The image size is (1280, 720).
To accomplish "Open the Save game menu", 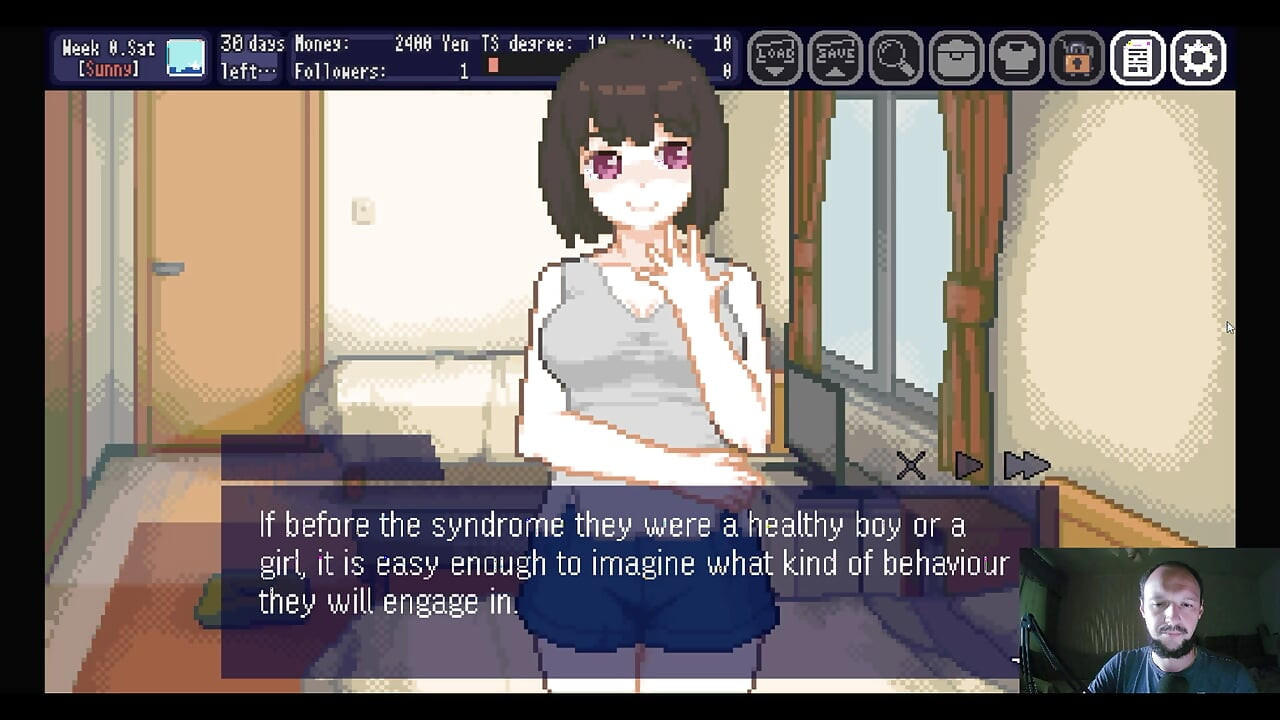I will [835, 58].
